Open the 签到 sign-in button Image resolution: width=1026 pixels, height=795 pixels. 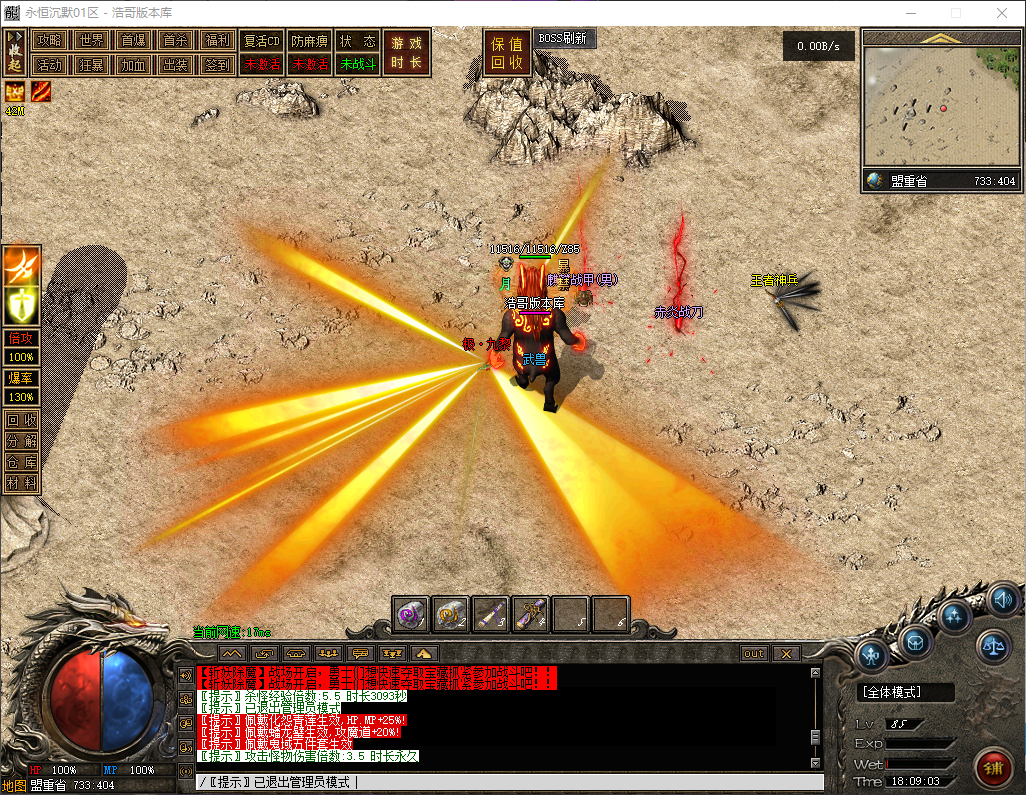tap(217, 64)
